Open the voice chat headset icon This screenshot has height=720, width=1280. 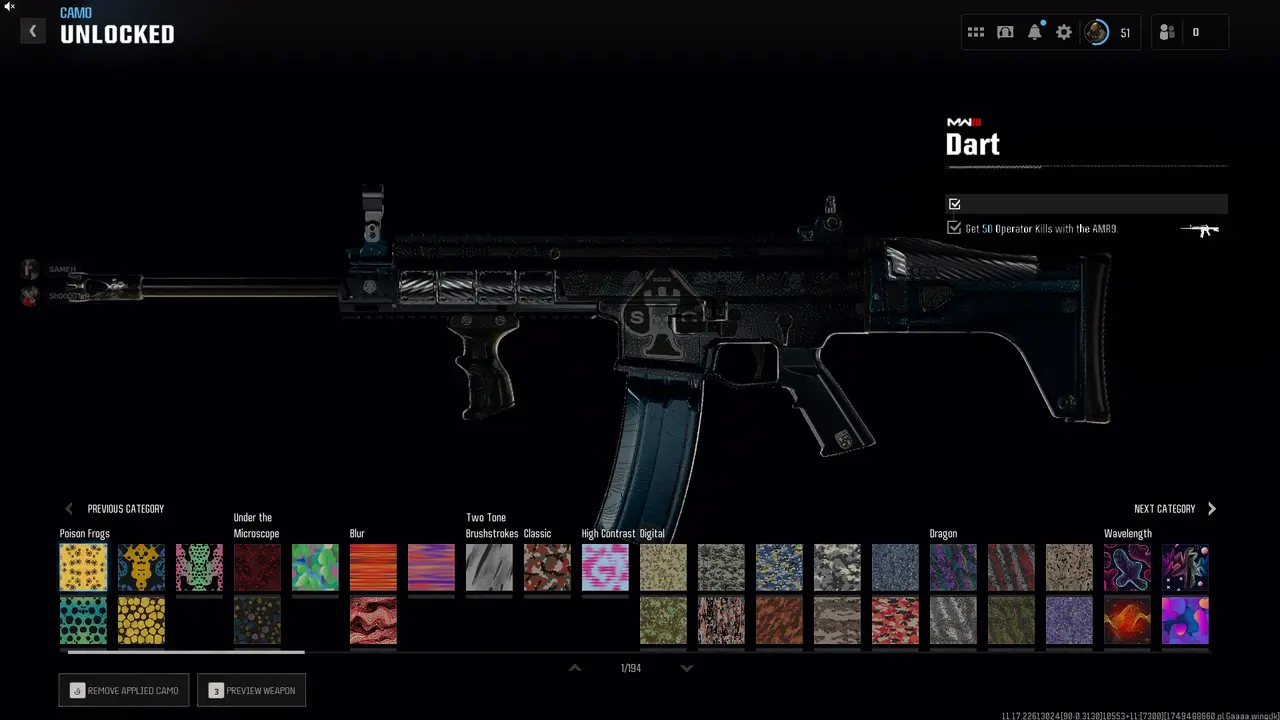point(1005,32)
